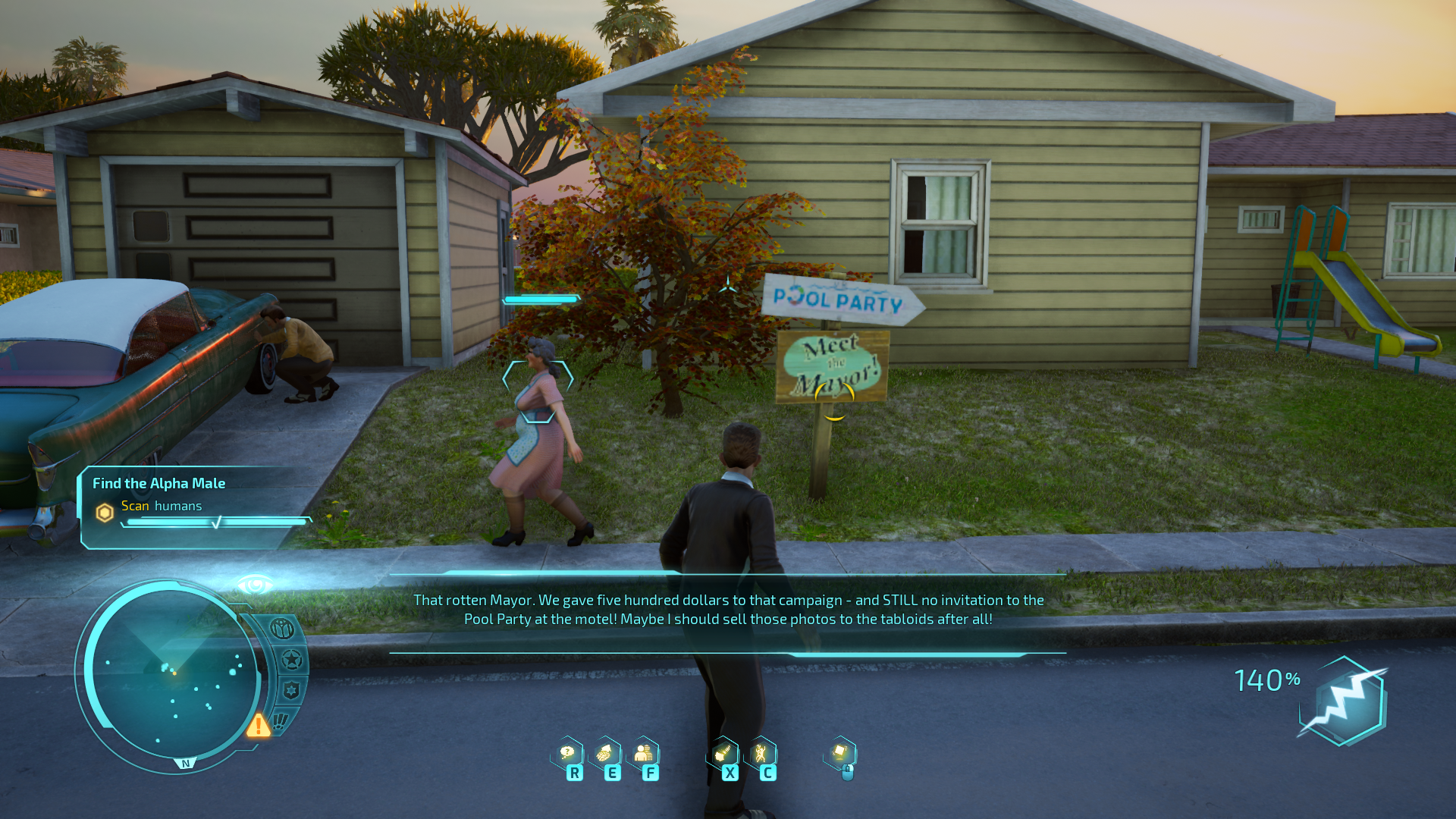Click the glowing eye detection indicator
This screenshot has width=1456, height=819.
pos(255,585)
